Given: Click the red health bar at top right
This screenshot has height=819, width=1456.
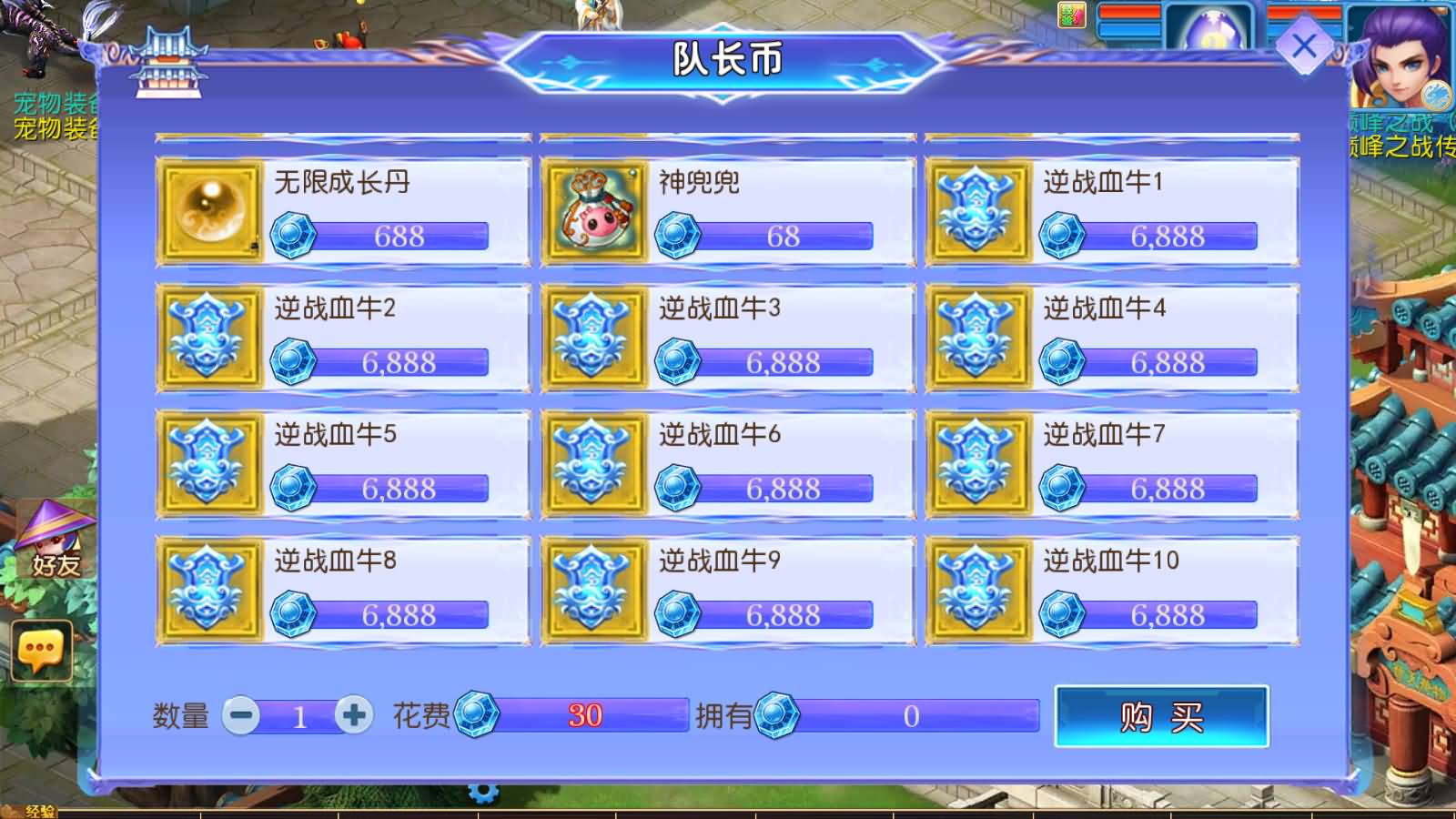Looking at the screenshot, I should pos(1131,11).
